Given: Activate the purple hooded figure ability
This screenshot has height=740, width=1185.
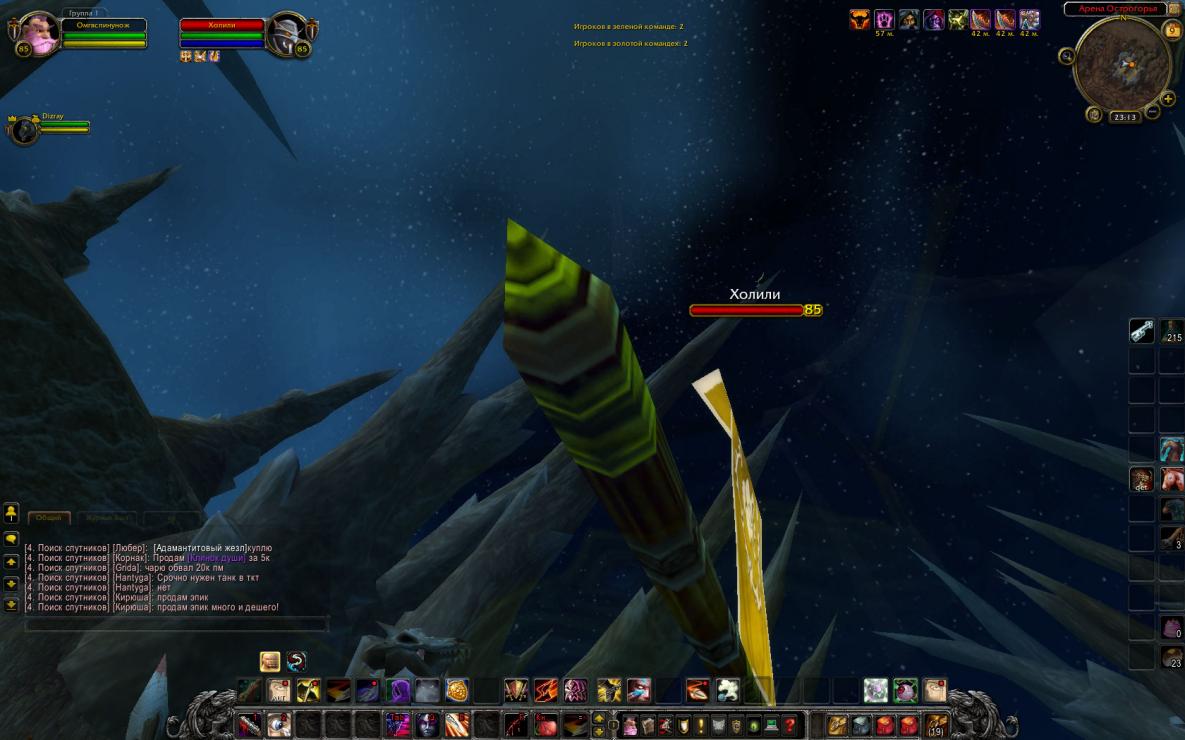Looking at the screenshot, I should pos(398,690).
